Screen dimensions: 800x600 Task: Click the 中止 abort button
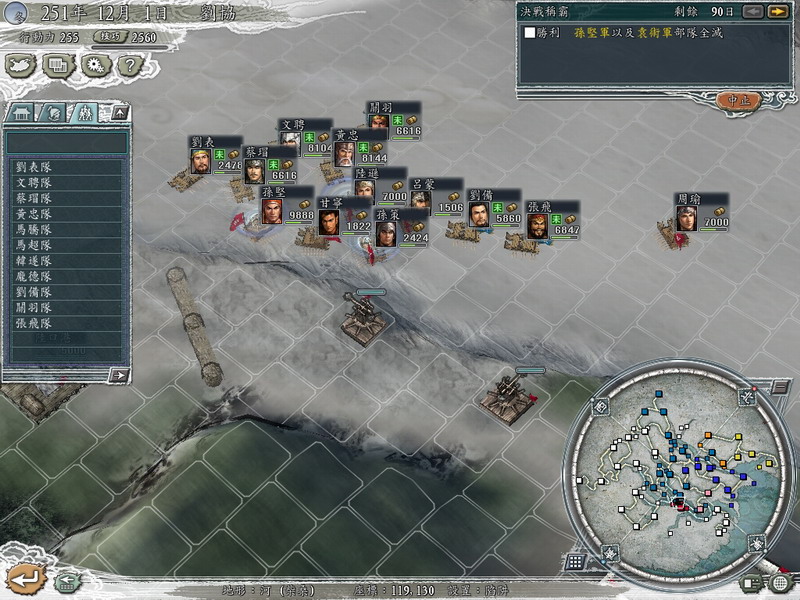point(740,101)
